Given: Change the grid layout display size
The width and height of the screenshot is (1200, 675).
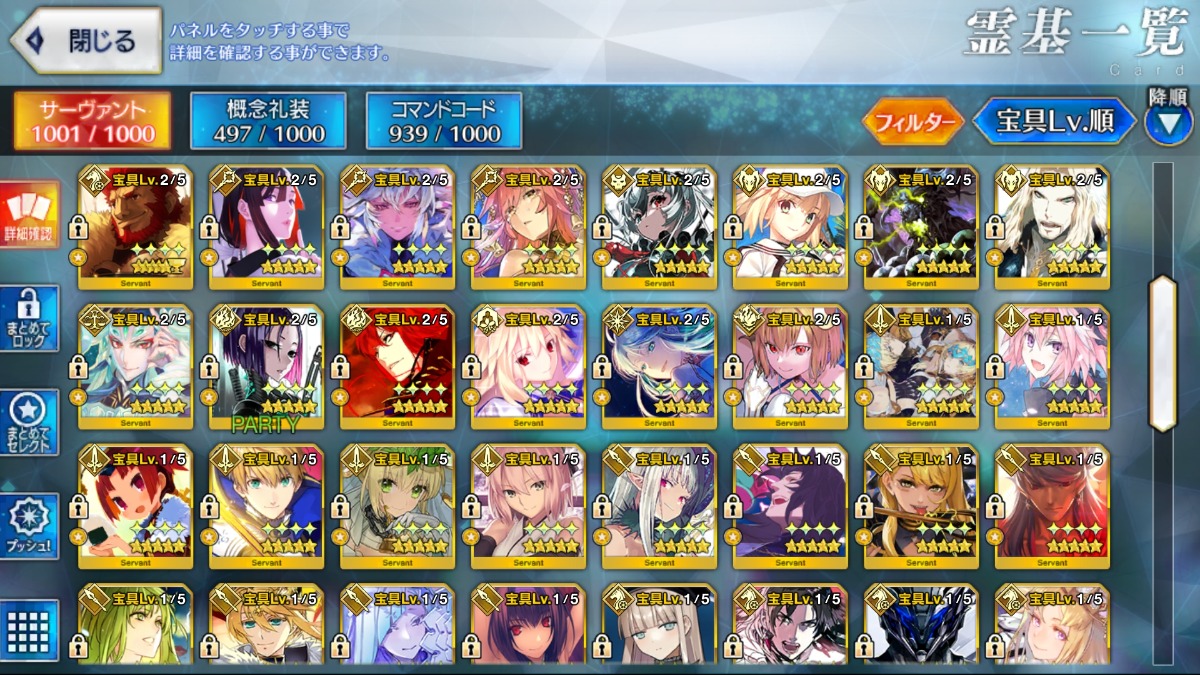Looking at the screenshot, I should click(x=29, y=630).
